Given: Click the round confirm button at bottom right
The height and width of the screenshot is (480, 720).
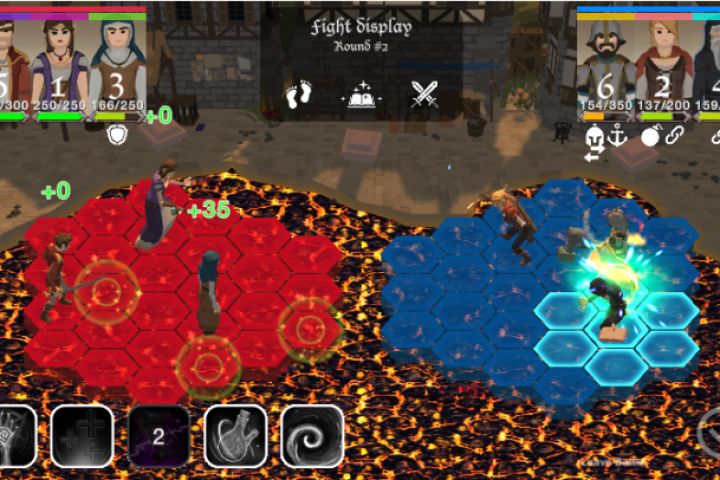Looking at the screenshot, I should (709, 433).
